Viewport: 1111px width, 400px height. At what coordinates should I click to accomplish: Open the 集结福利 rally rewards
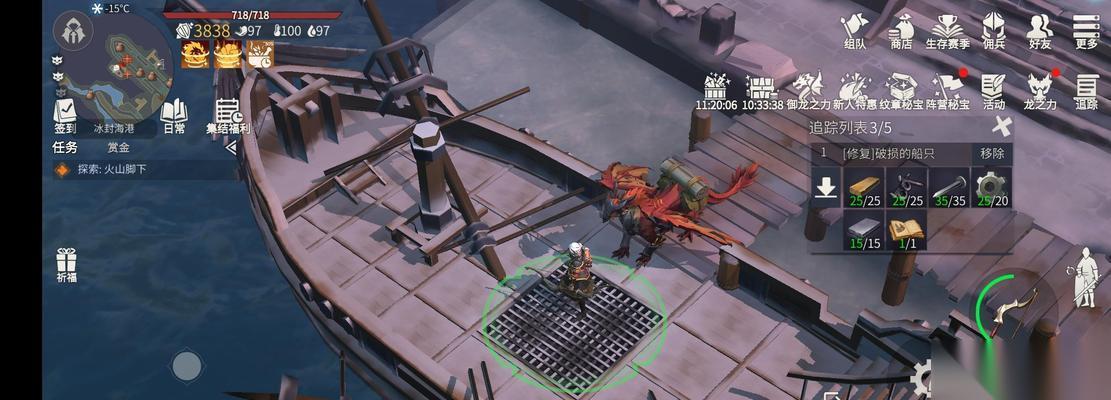pyautogui.click(x=228, y=117)
